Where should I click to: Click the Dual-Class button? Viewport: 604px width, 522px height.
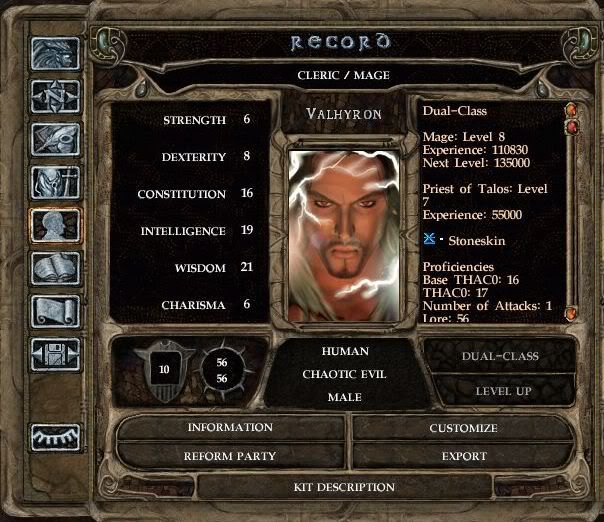(x=501, y=356)
